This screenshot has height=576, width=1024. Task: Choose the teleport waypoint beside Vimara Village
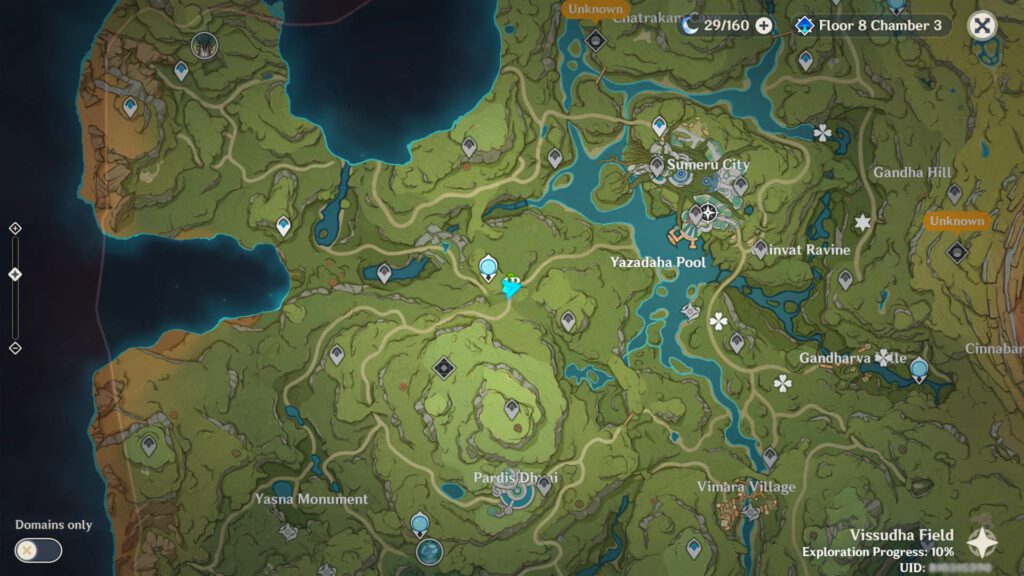pyautogui.click(x=770, y=458)
